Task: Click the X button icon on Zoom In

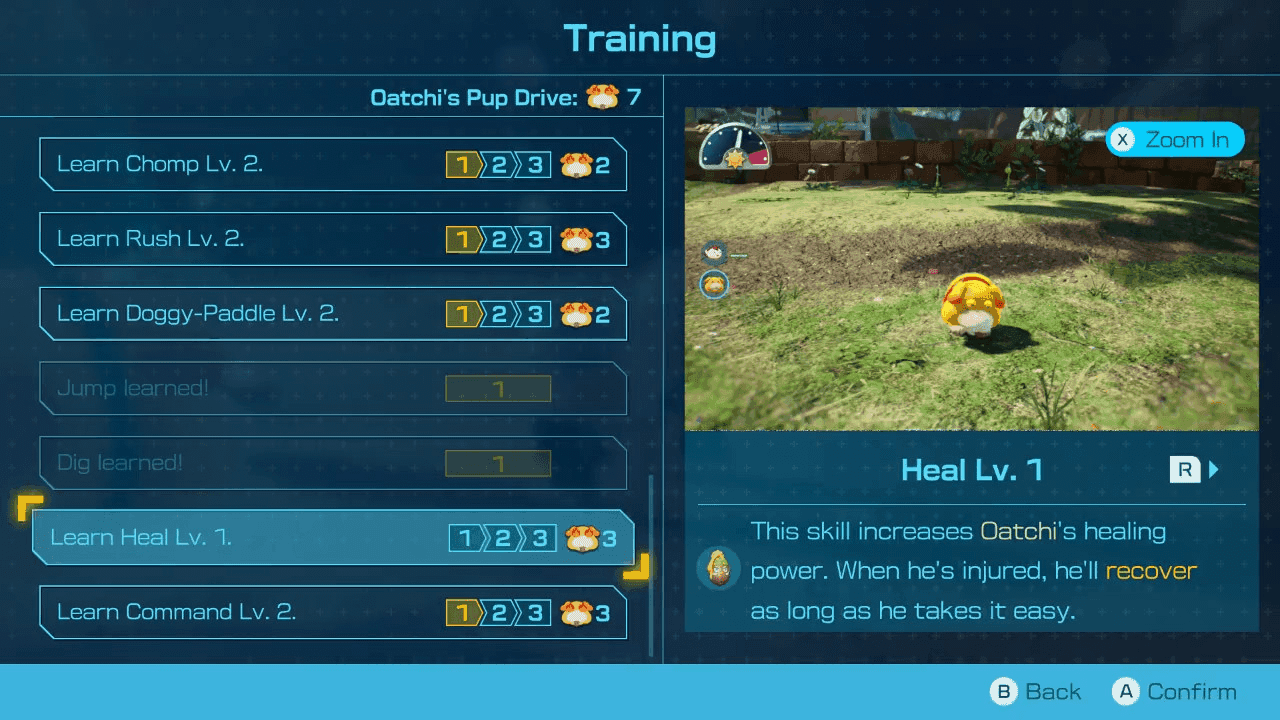Action: click(1121, 139)
